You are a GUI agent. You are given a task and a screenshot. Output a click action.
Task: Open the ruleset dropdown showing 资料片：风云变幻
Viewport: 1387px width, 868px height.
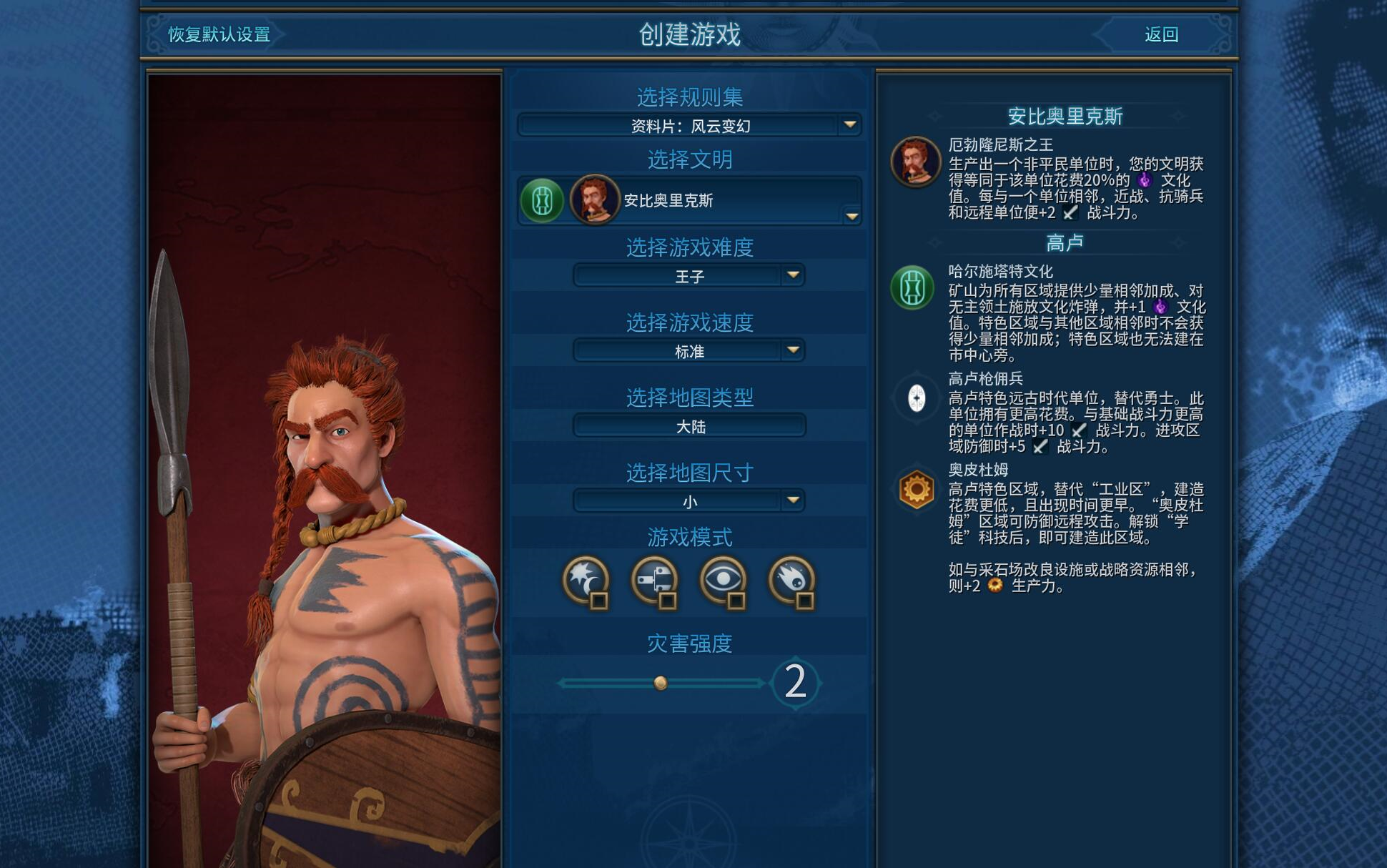[689, 126]
